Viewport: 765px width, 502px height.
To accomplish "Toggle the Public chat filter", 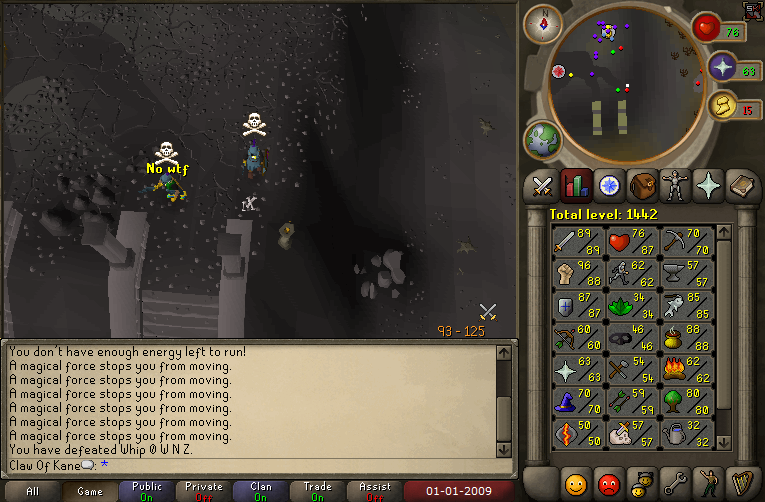I will [x=146, y=491].
